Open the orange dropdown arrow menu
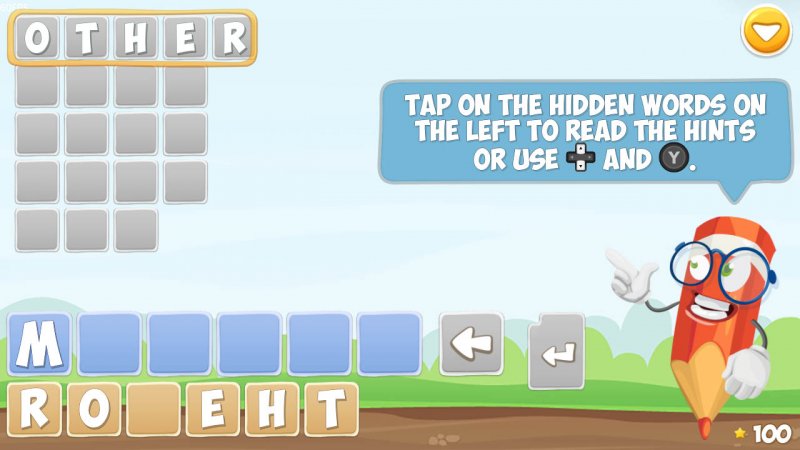 pos(766,31)
